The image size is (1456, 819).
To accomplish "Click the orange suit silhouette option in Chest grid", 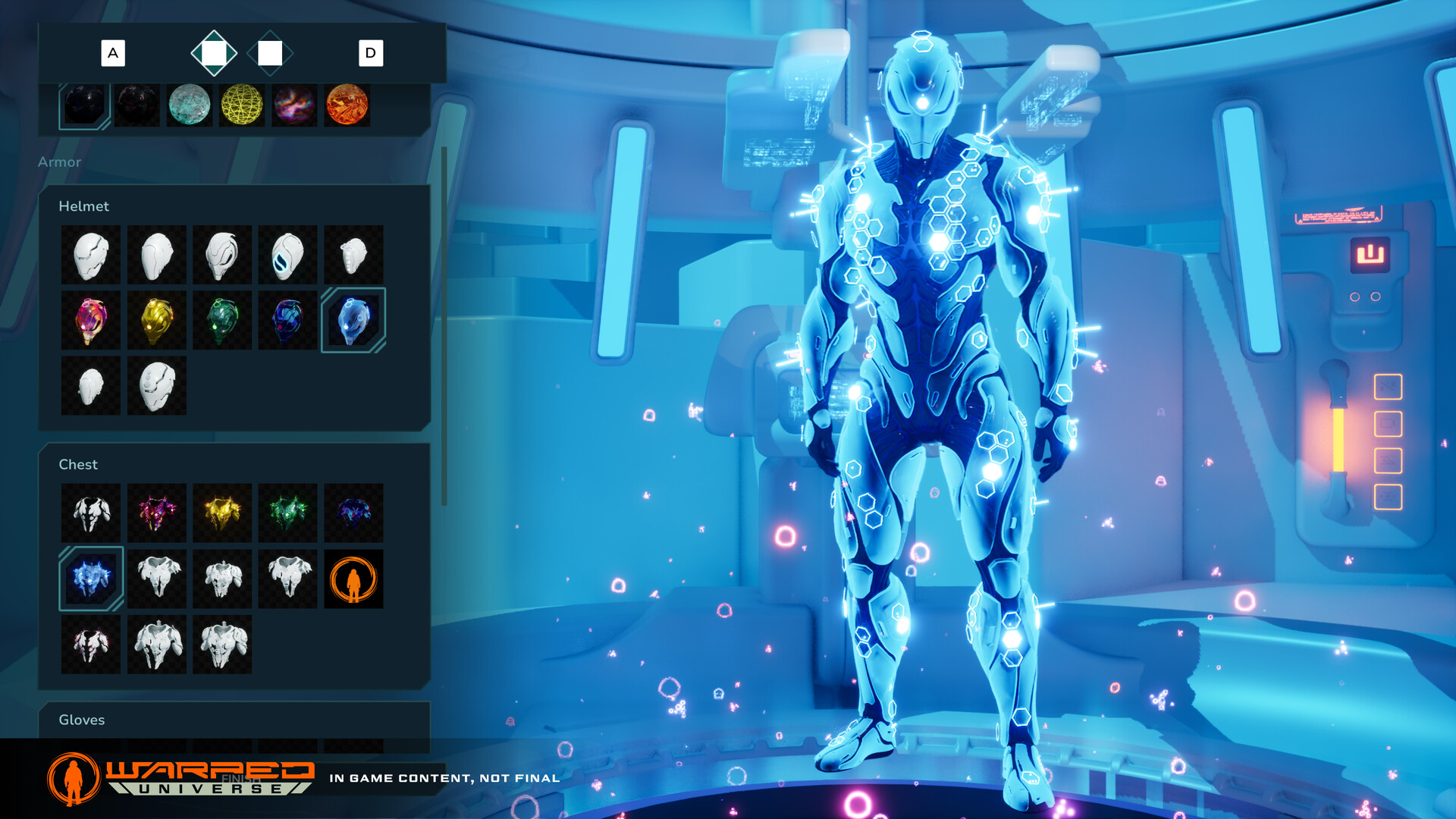I will 353,579.
